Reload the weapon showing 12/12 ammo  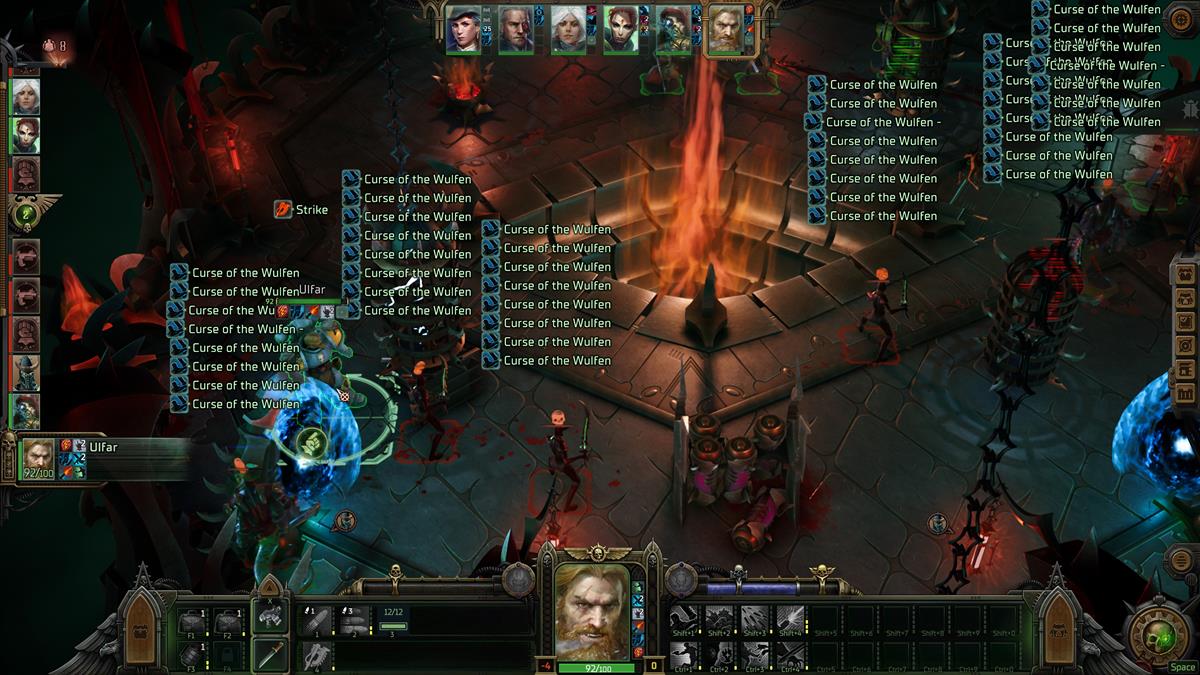tap(394, 621)
